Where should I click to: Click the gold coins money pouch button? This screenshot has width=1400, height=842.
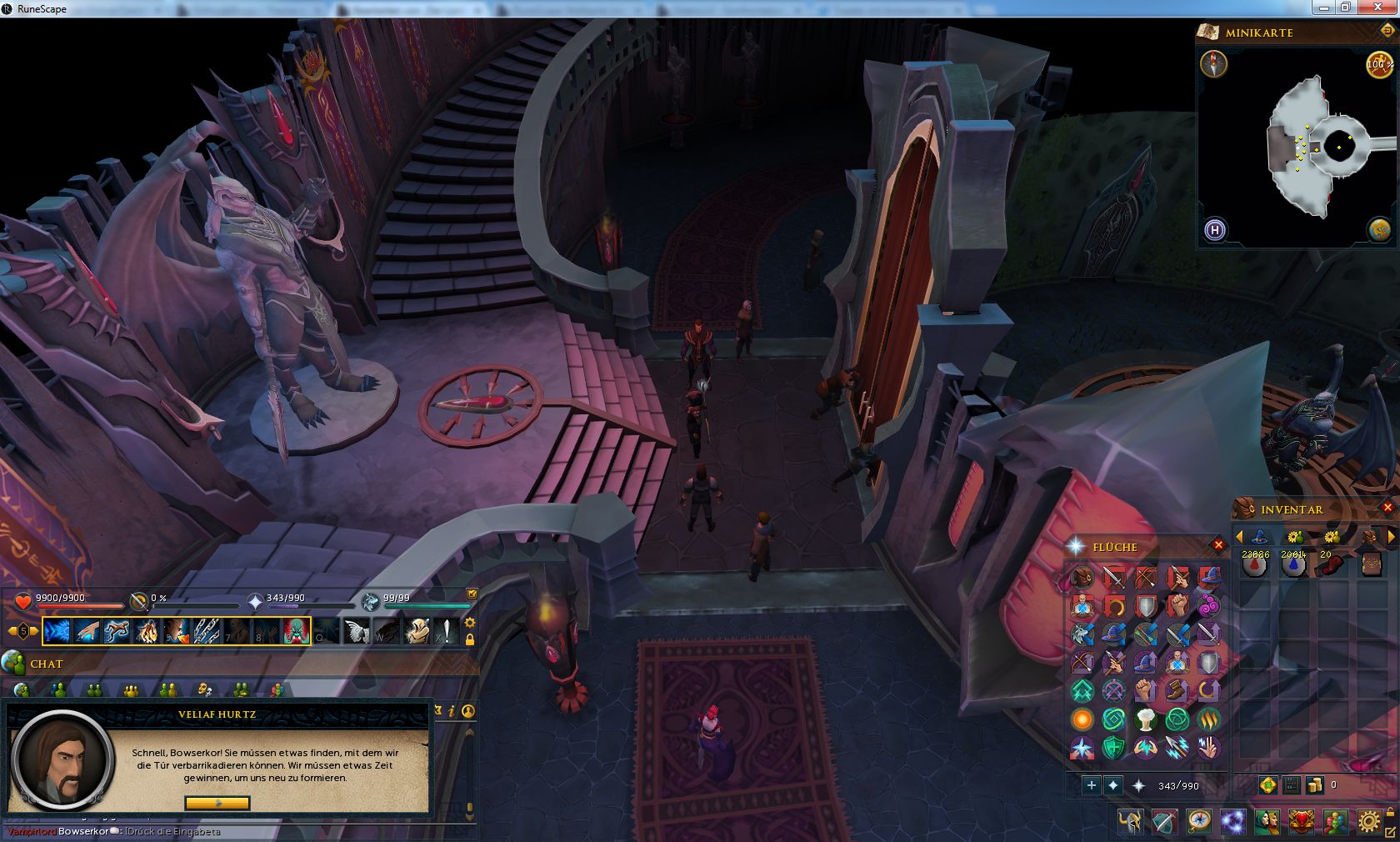(1314, 784)
